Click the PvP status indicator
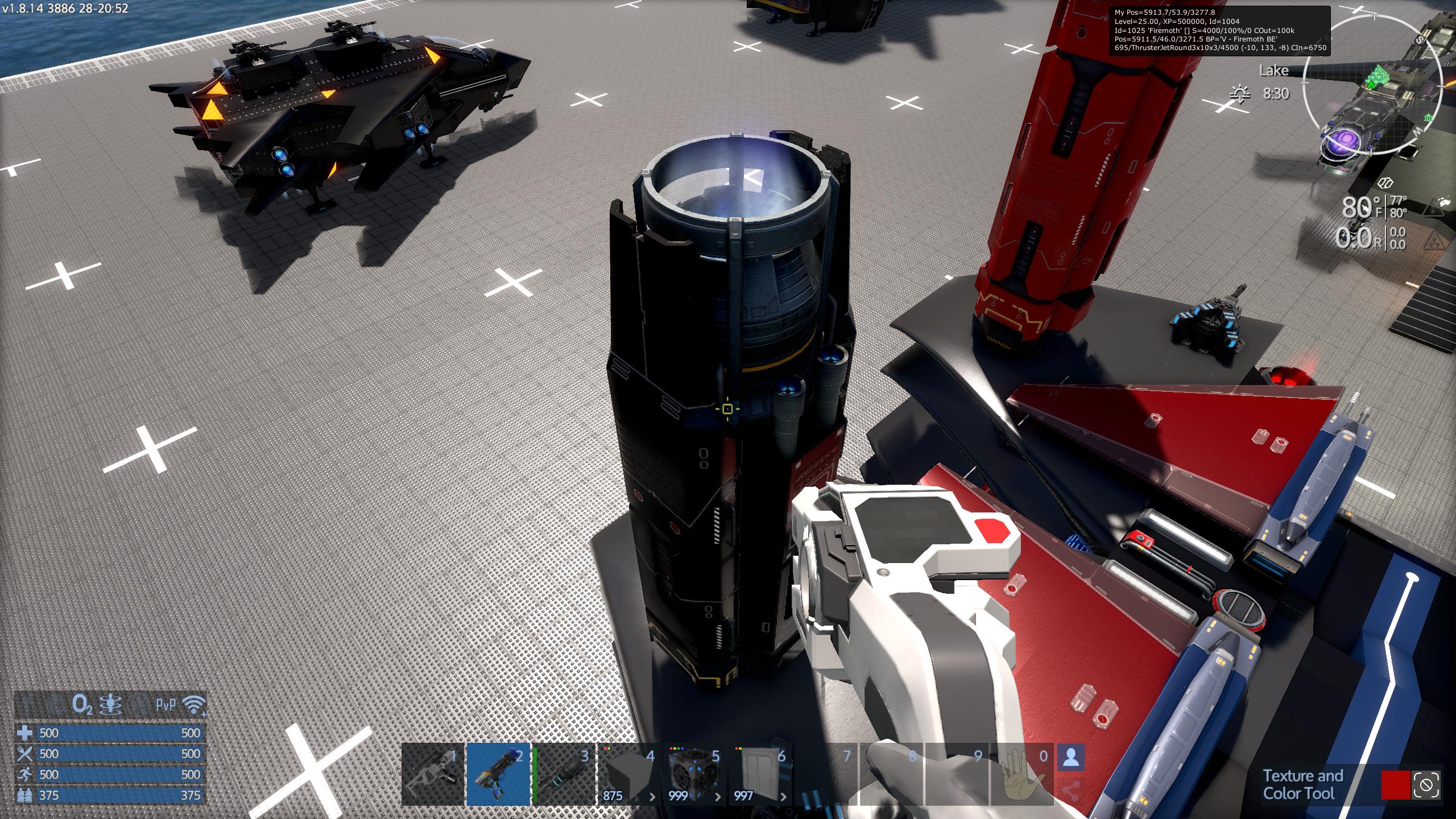The height and width of the screenshot is (819, 1456). [x=166, y=705]
